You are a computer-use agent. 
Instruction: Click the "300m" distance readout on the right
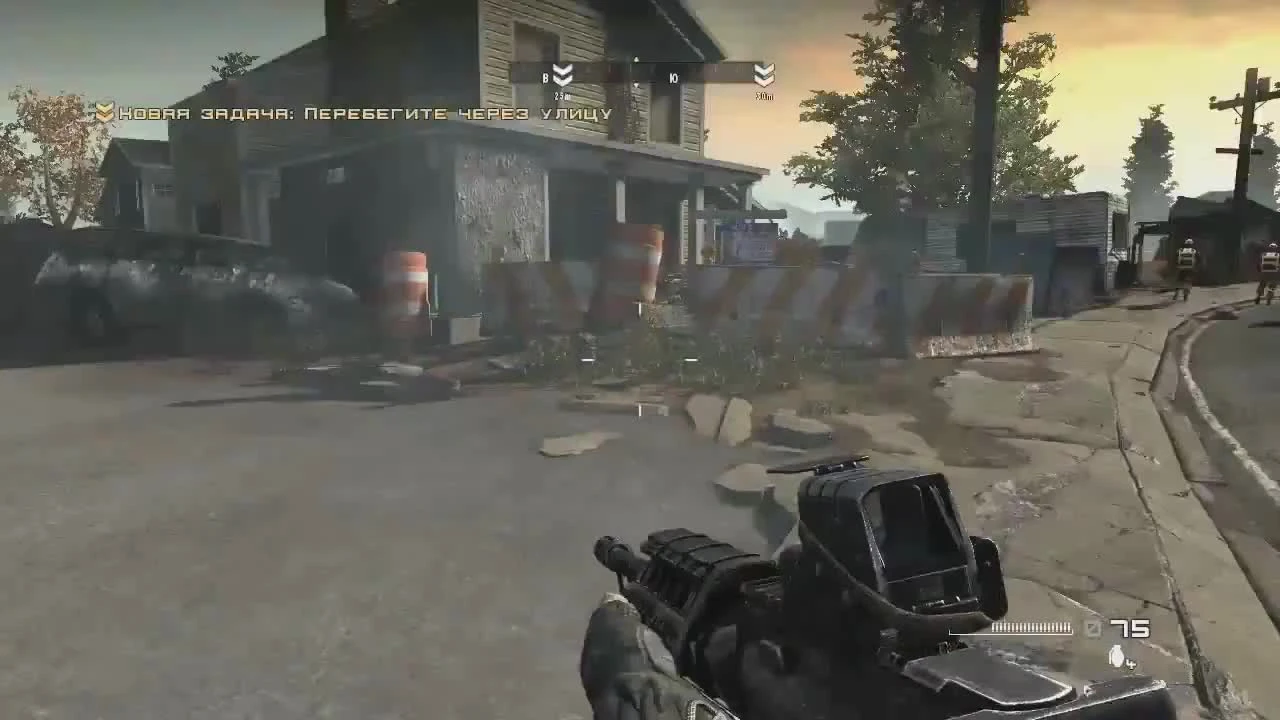(766, 96)
